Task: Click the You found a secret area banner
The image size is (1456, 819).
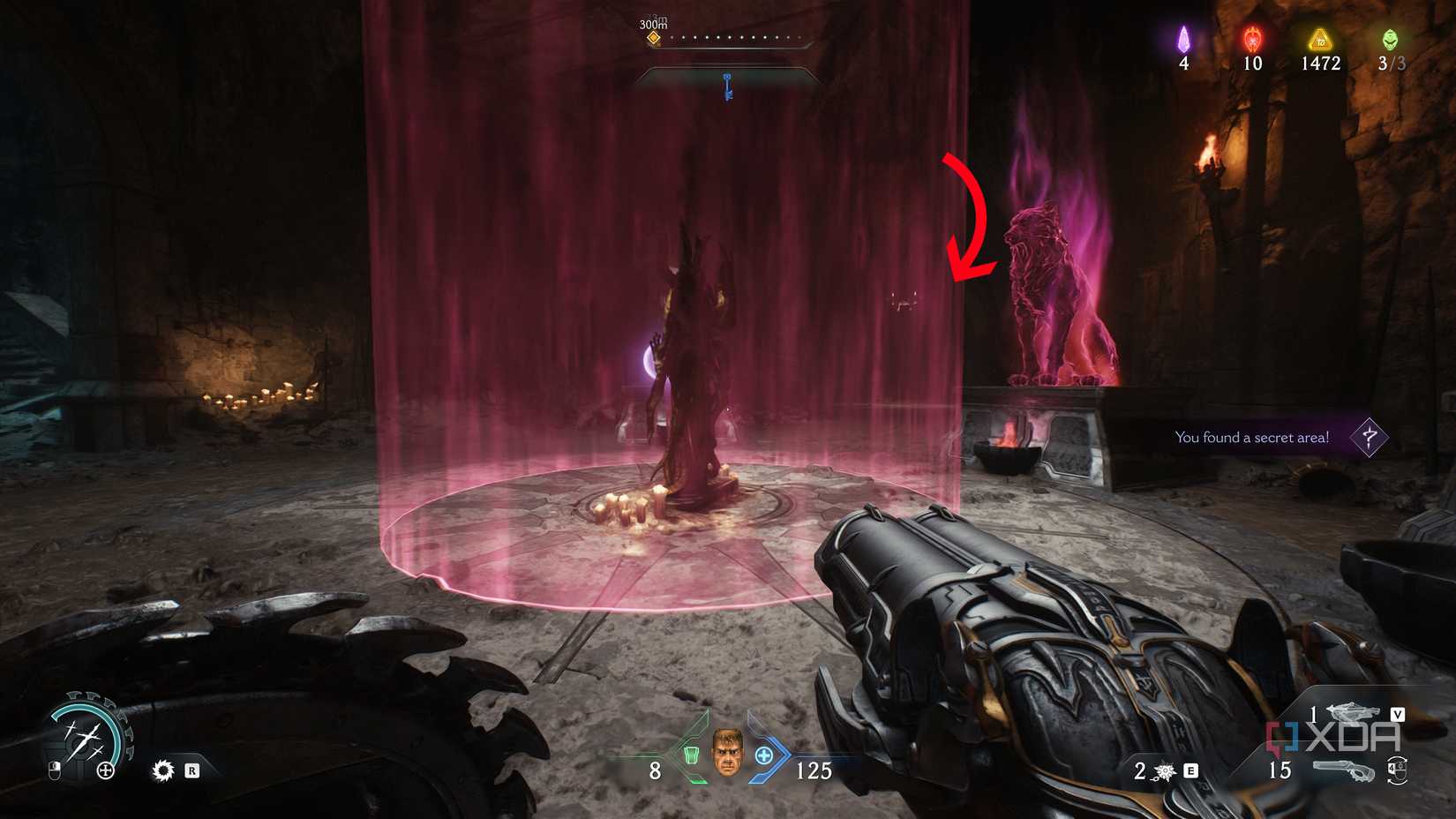Action: tap(1253, 436)
